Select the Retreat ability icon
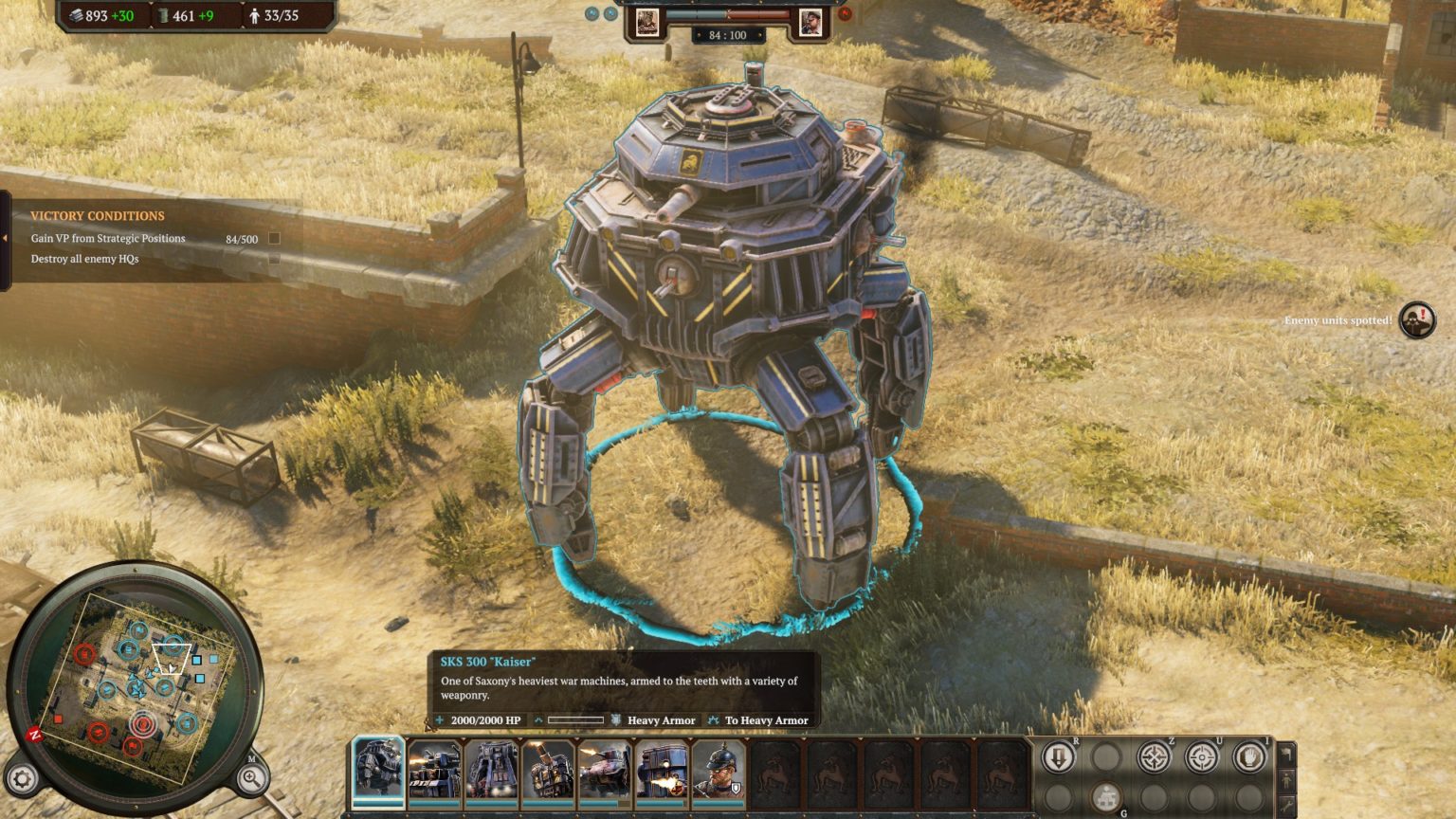 1058,755
